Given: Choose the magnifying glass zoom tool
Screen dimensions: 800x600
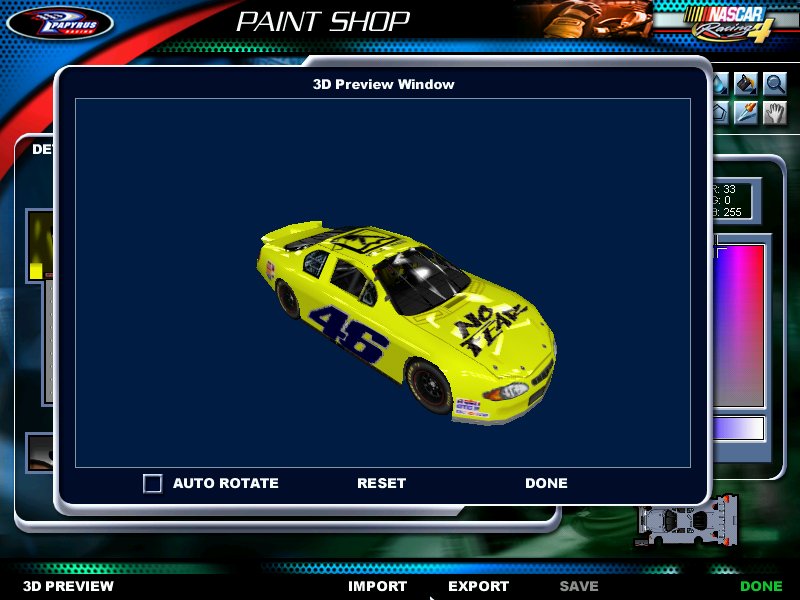Looking at the screenshot, I should pos(775,84).
